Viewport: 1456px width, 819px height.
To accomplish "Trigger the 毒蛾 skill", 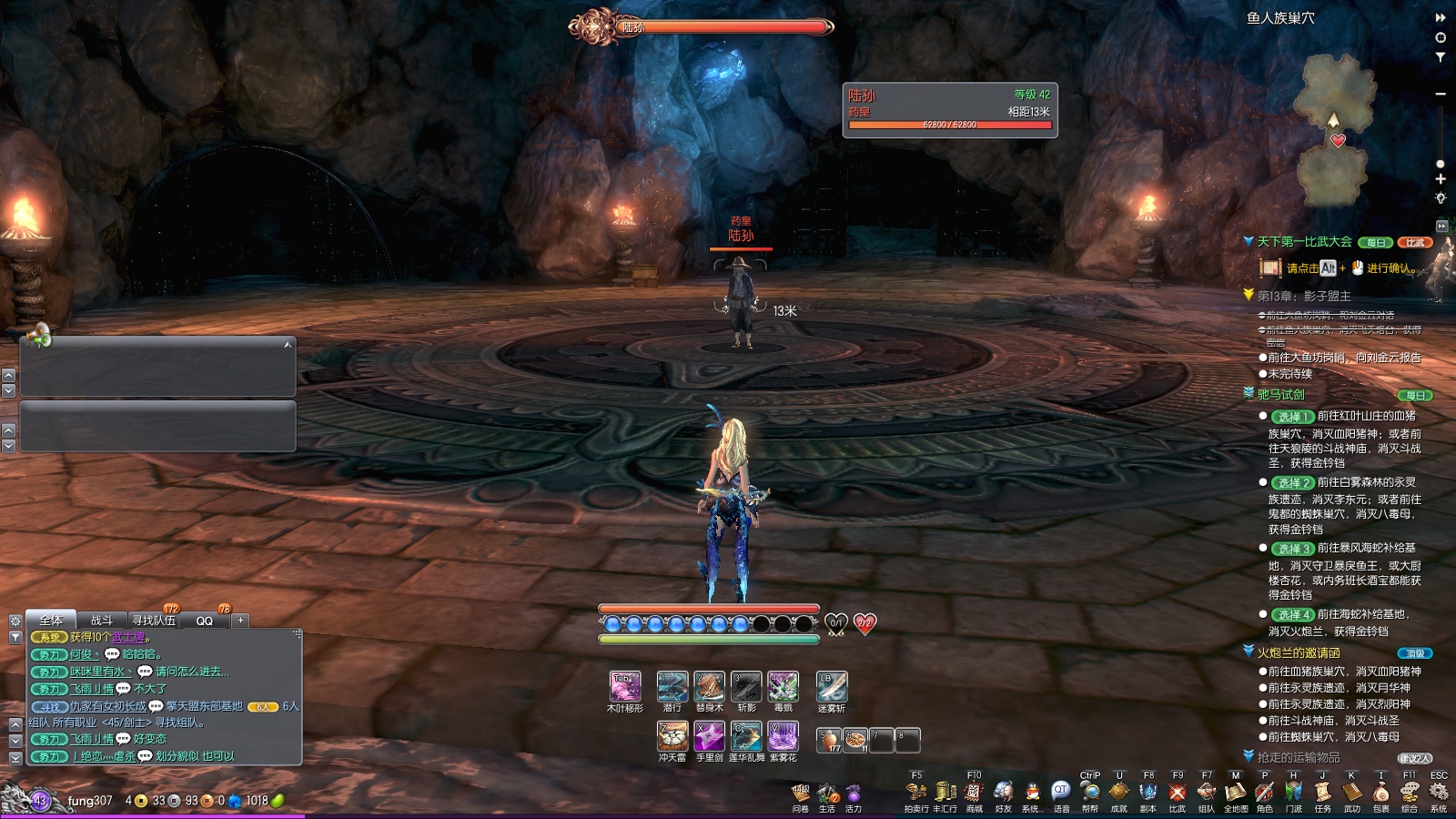I will point(783,686).
